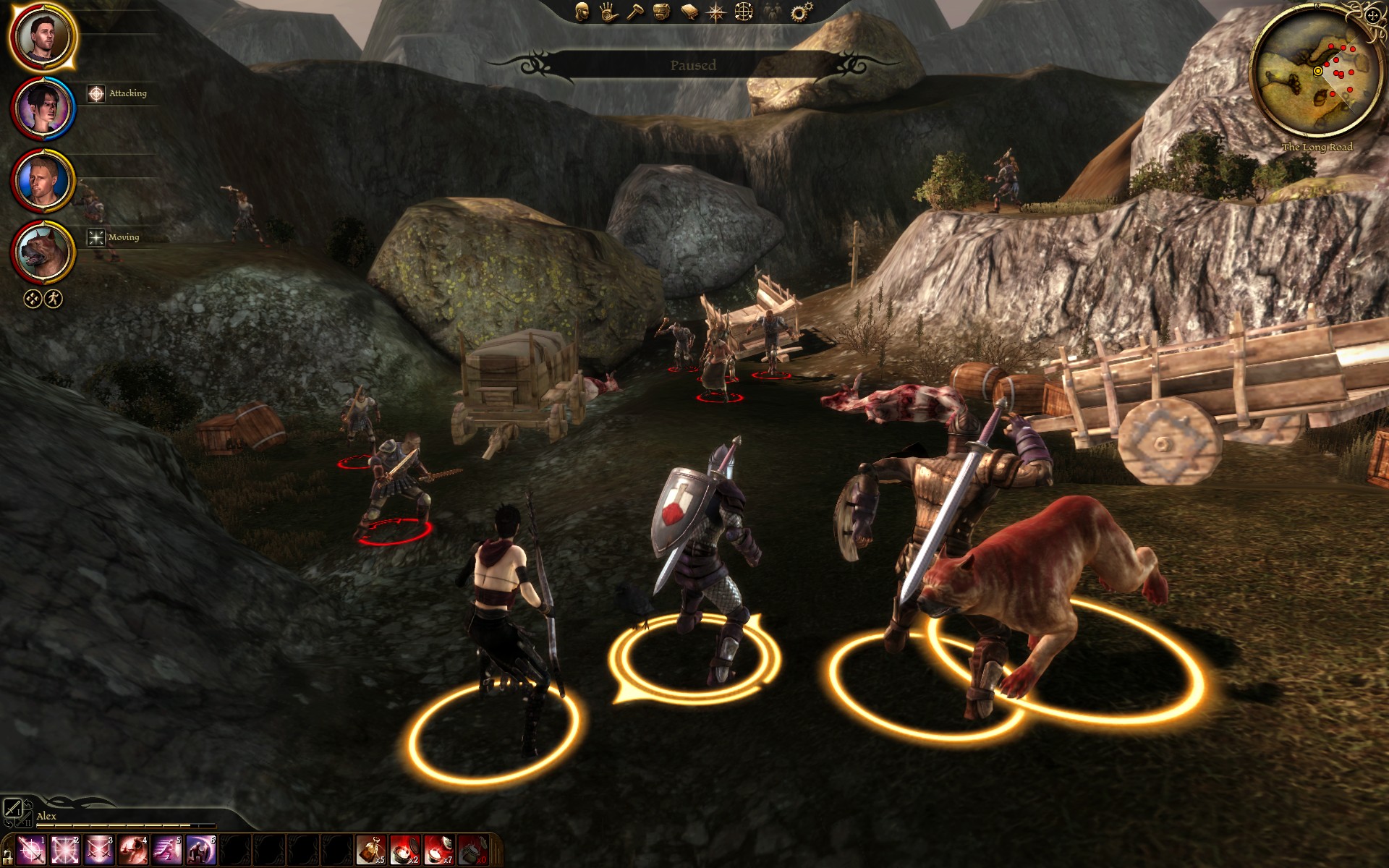The image size is (1389, 868).
Task: Open the journal book icon
Action: tap(689, 12)
